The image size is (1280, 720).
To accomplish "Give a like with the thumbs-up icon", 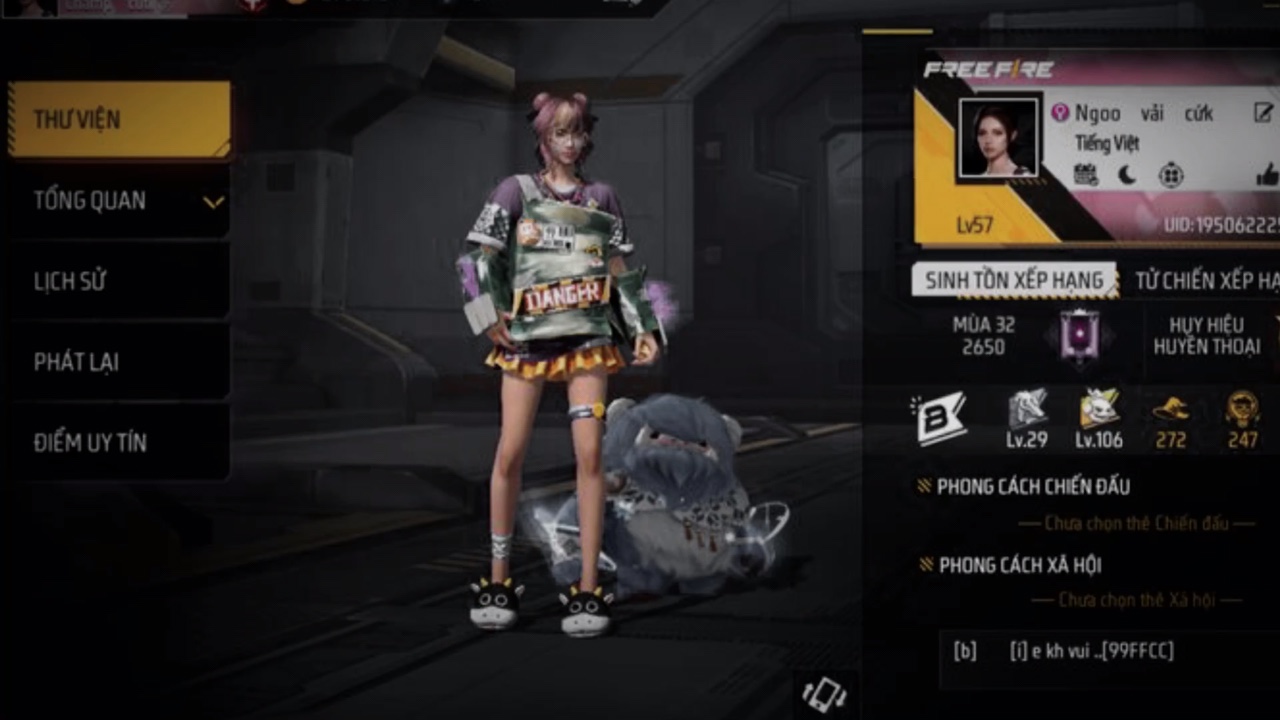I will [x=1267, y=176].
